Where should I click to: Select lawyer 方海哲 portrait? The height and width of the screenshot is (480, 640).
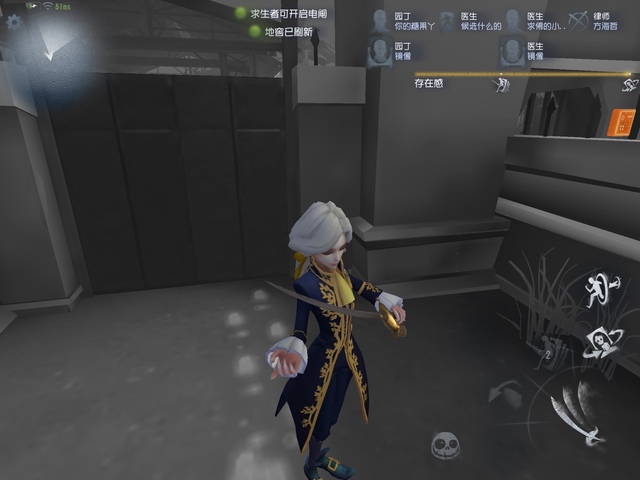578,21
